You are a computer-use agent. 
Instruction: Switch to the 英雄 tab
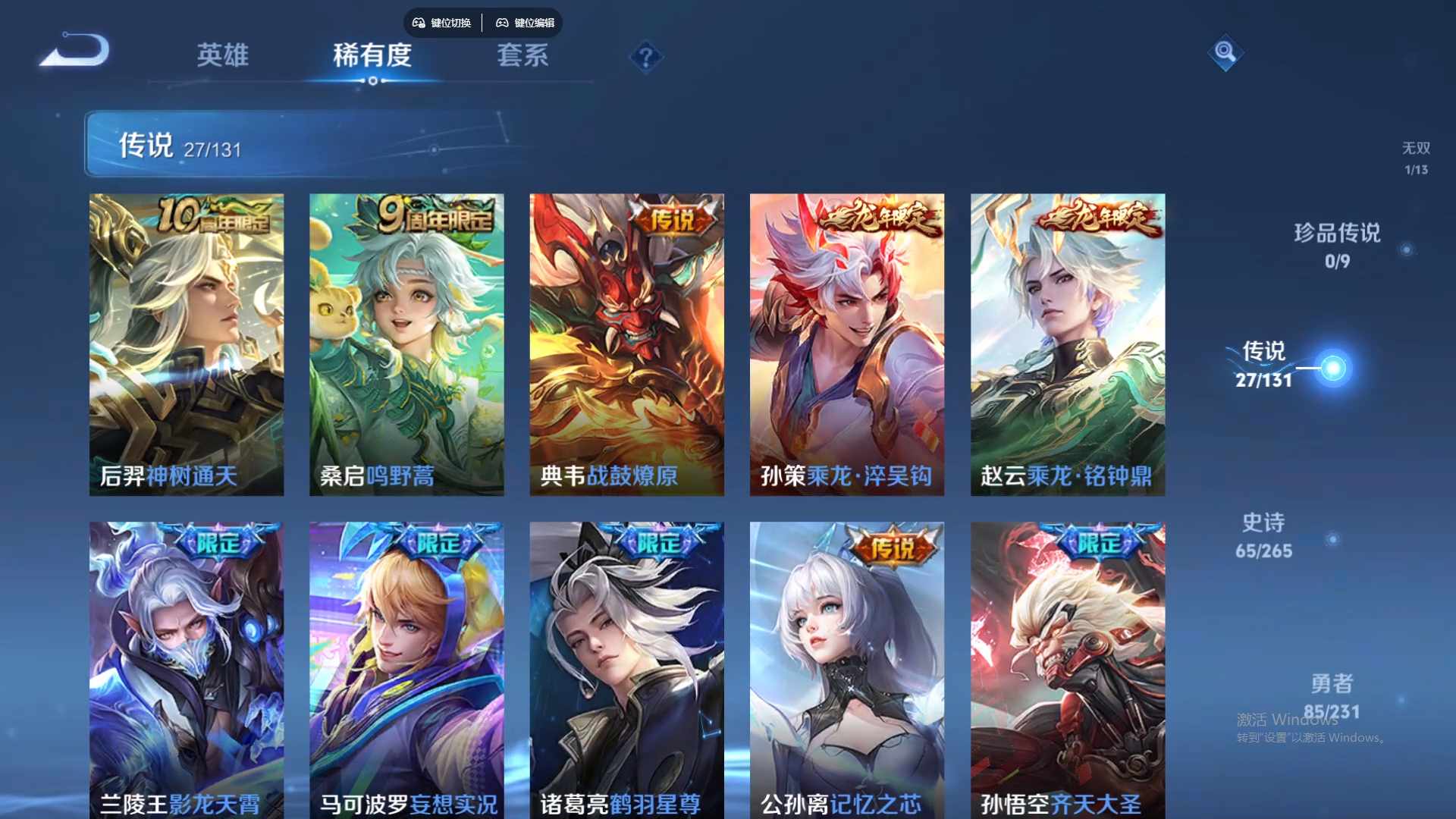pos(221,56)
